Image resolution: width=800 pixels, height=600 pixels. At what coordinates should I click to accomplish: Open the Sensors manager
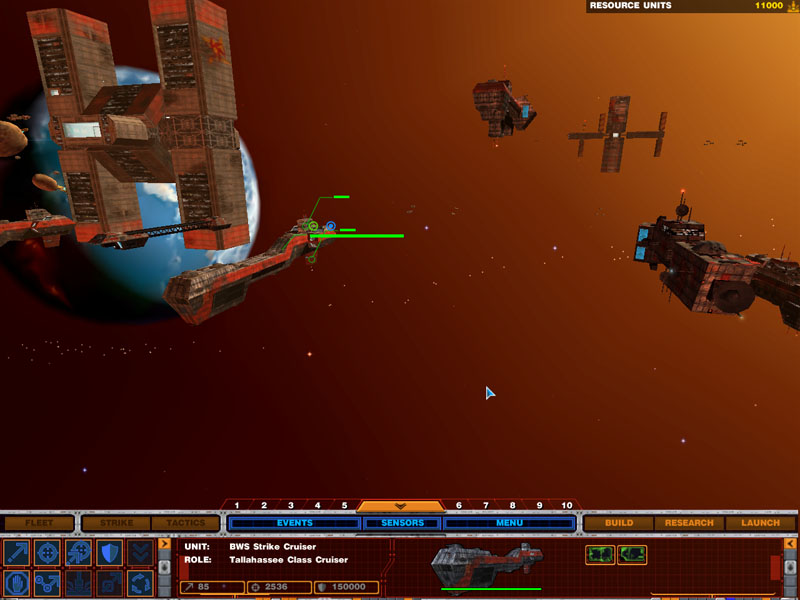click(402, 523)
